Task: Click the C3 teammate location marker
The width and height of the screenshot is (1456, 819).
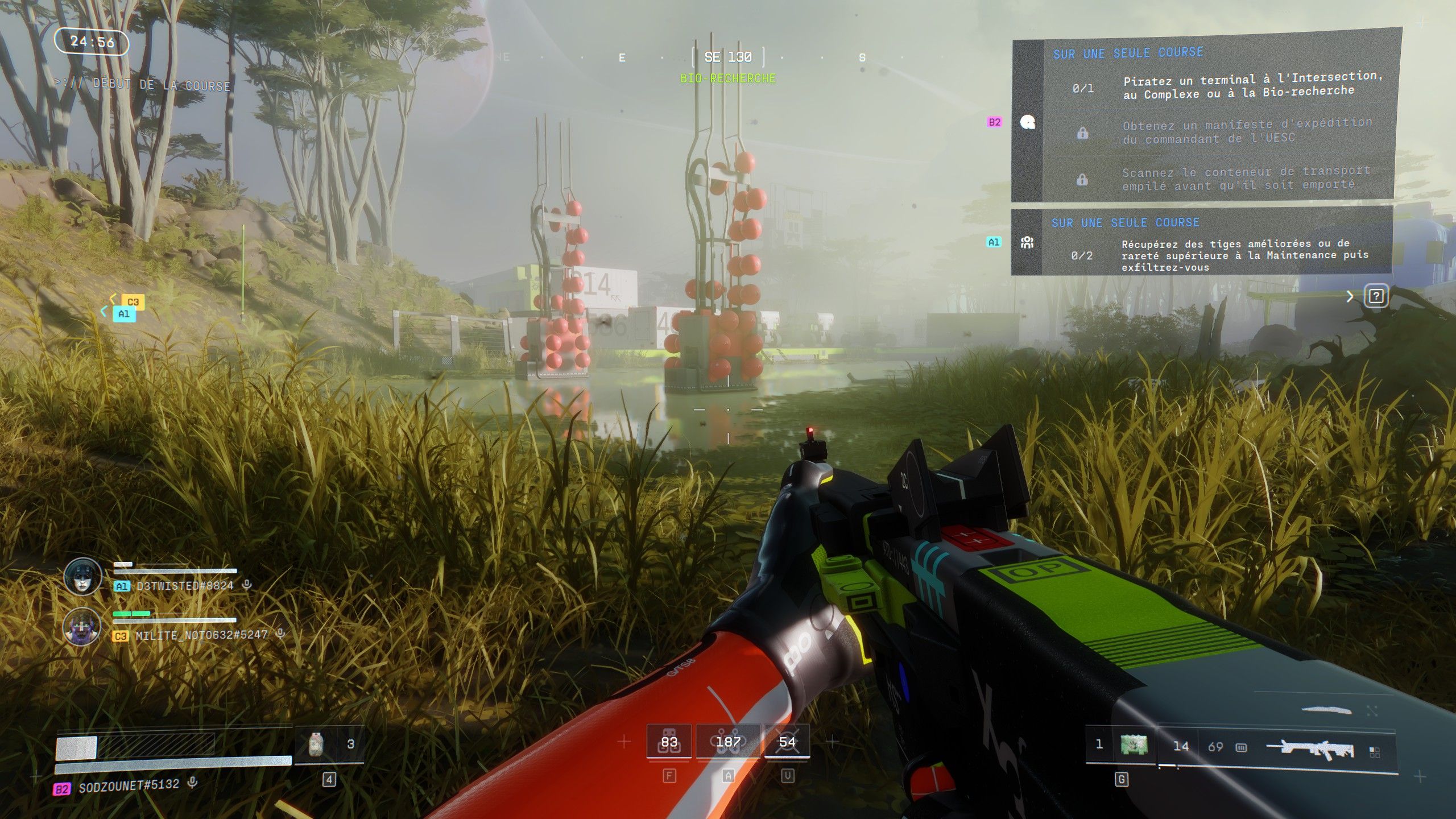Action: pos(133,302)
